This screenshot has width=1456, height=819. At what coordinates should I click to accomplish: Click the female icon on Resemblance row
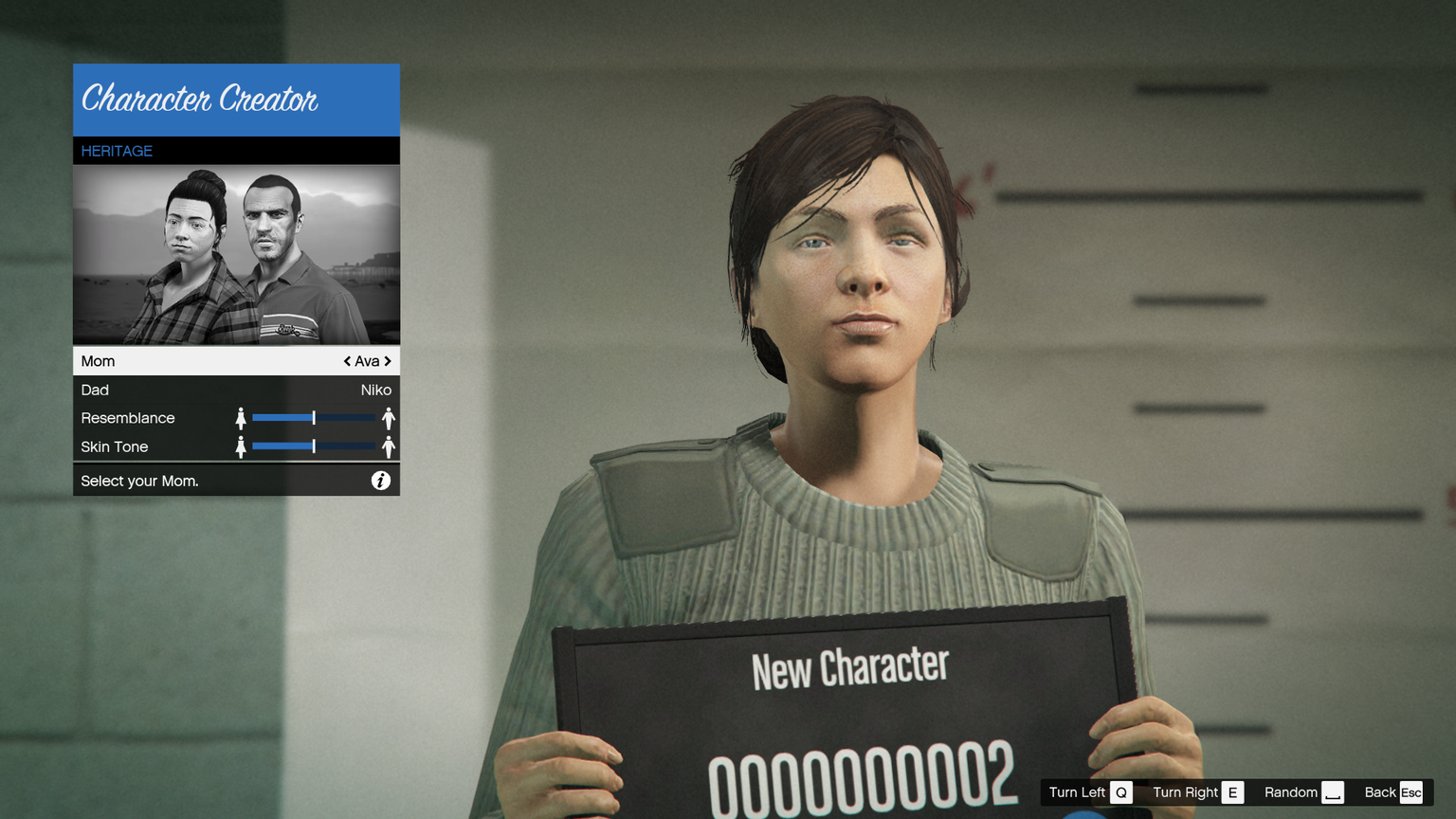241,418
